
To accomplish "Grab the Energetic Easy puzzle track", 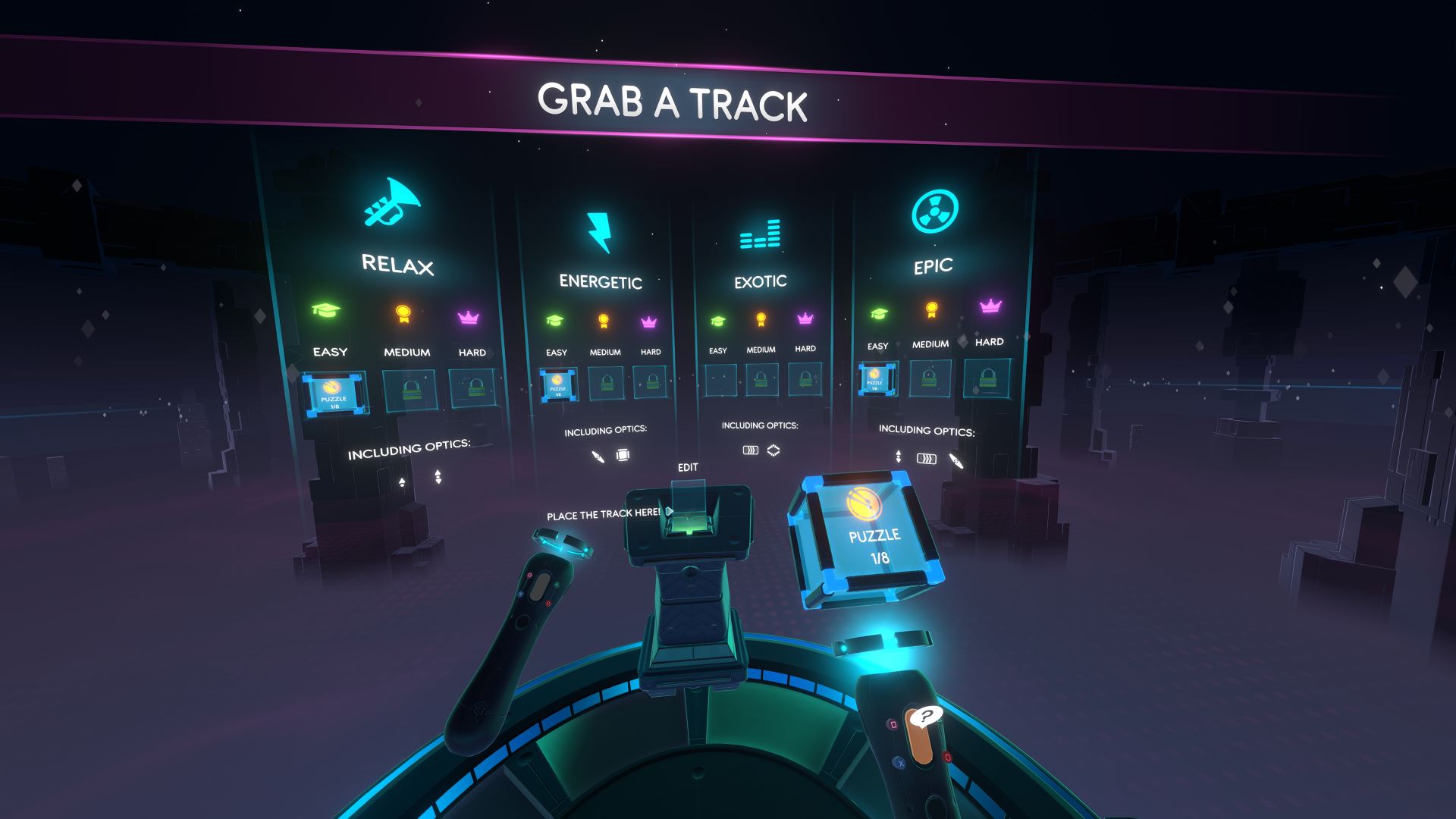I will tap(558, 384).
